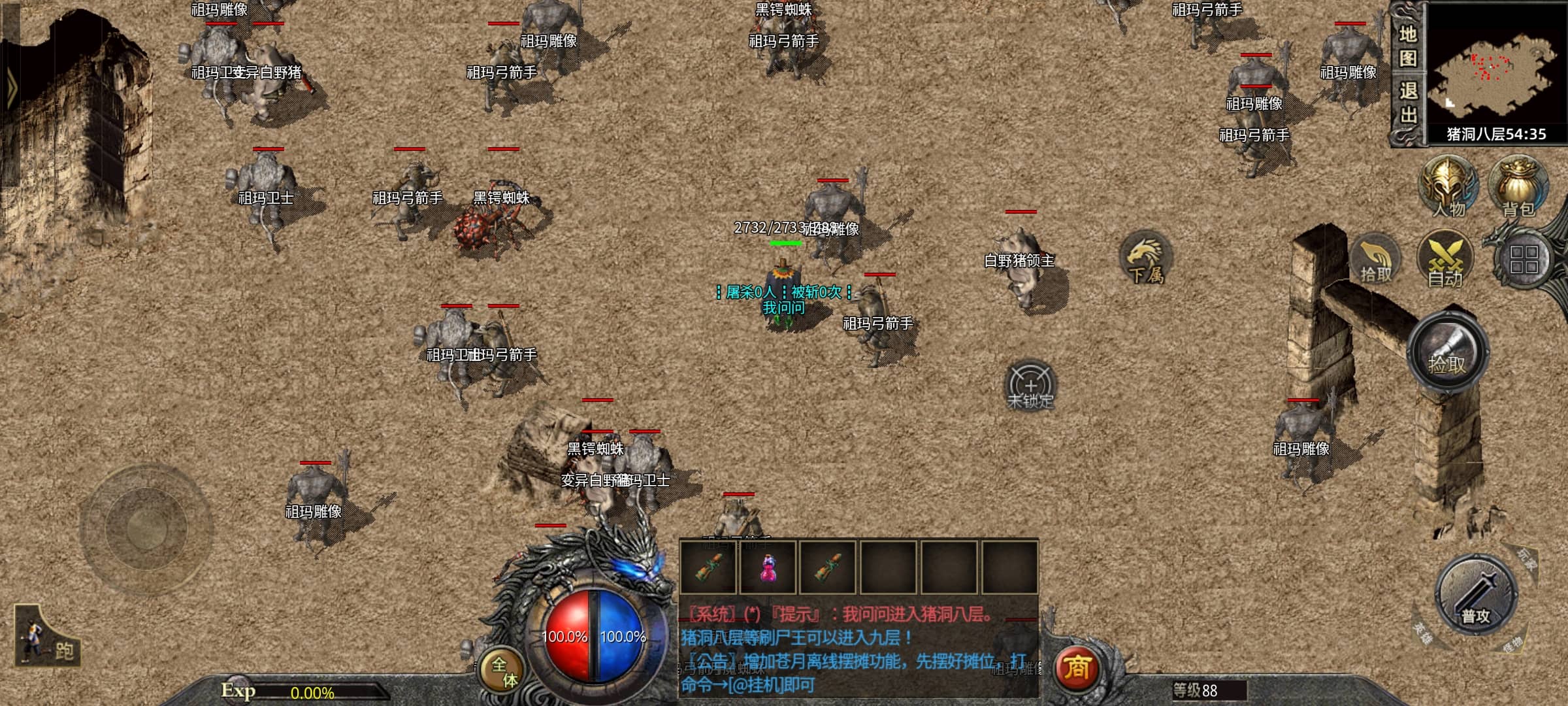The height and width of the screenshot is (706, 1568).
Task: Open the red 商 shop button
Action: (1076, 668)
